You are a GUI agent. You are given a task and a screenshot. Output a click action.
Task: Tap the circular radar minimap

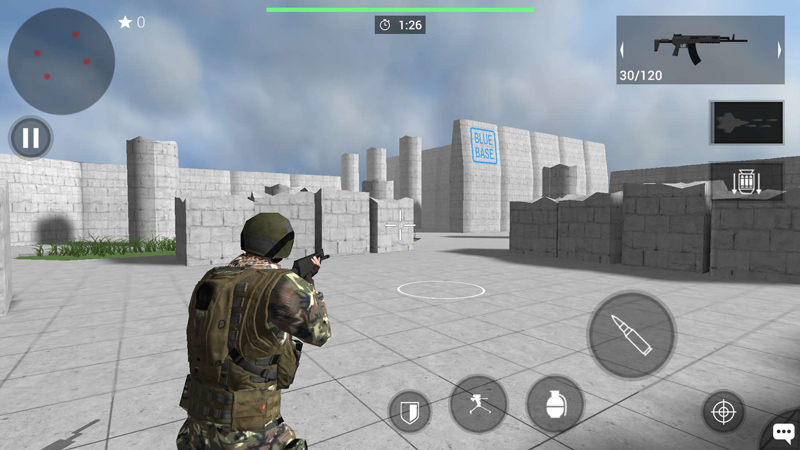point(61,60)
